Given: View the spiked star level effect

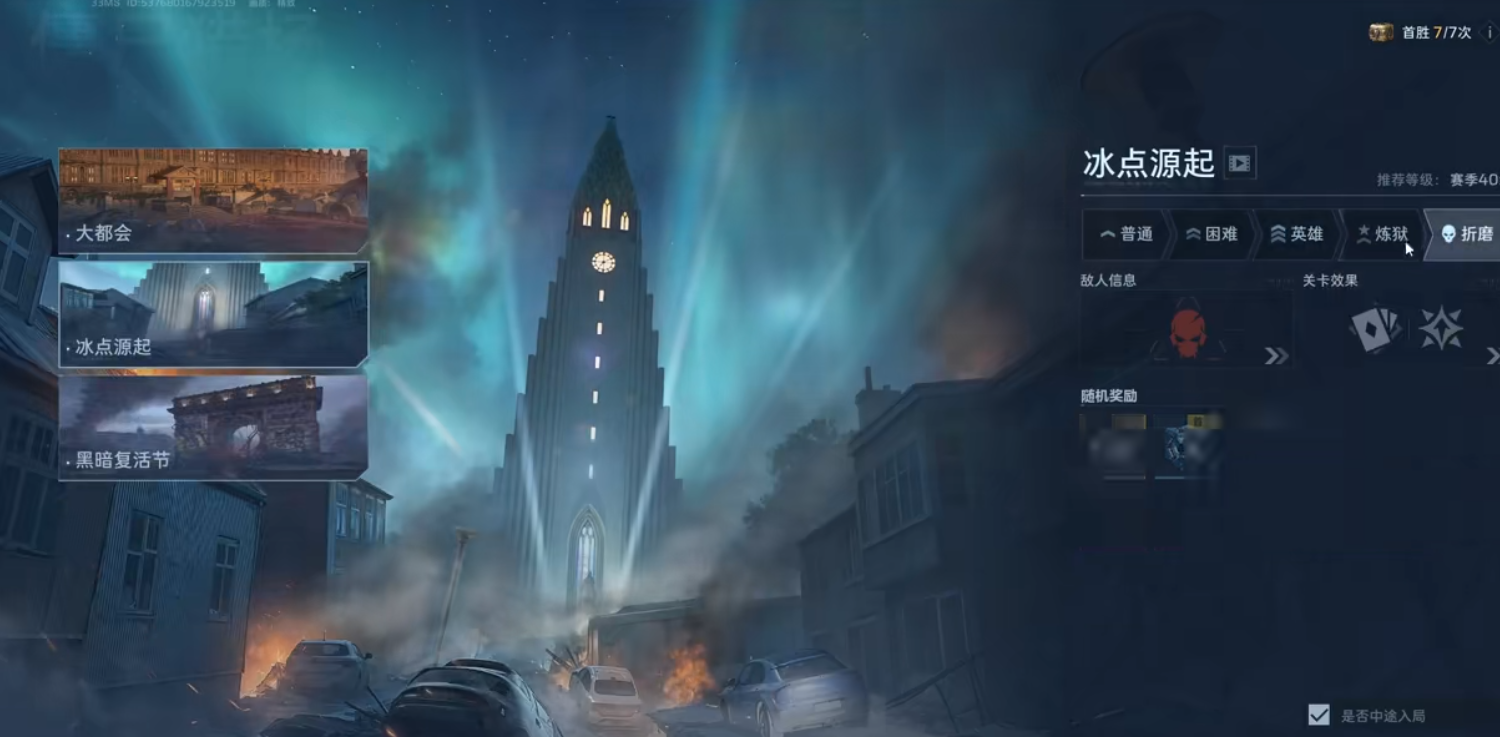Looking at the screenshot, I should pos(1441,329).
